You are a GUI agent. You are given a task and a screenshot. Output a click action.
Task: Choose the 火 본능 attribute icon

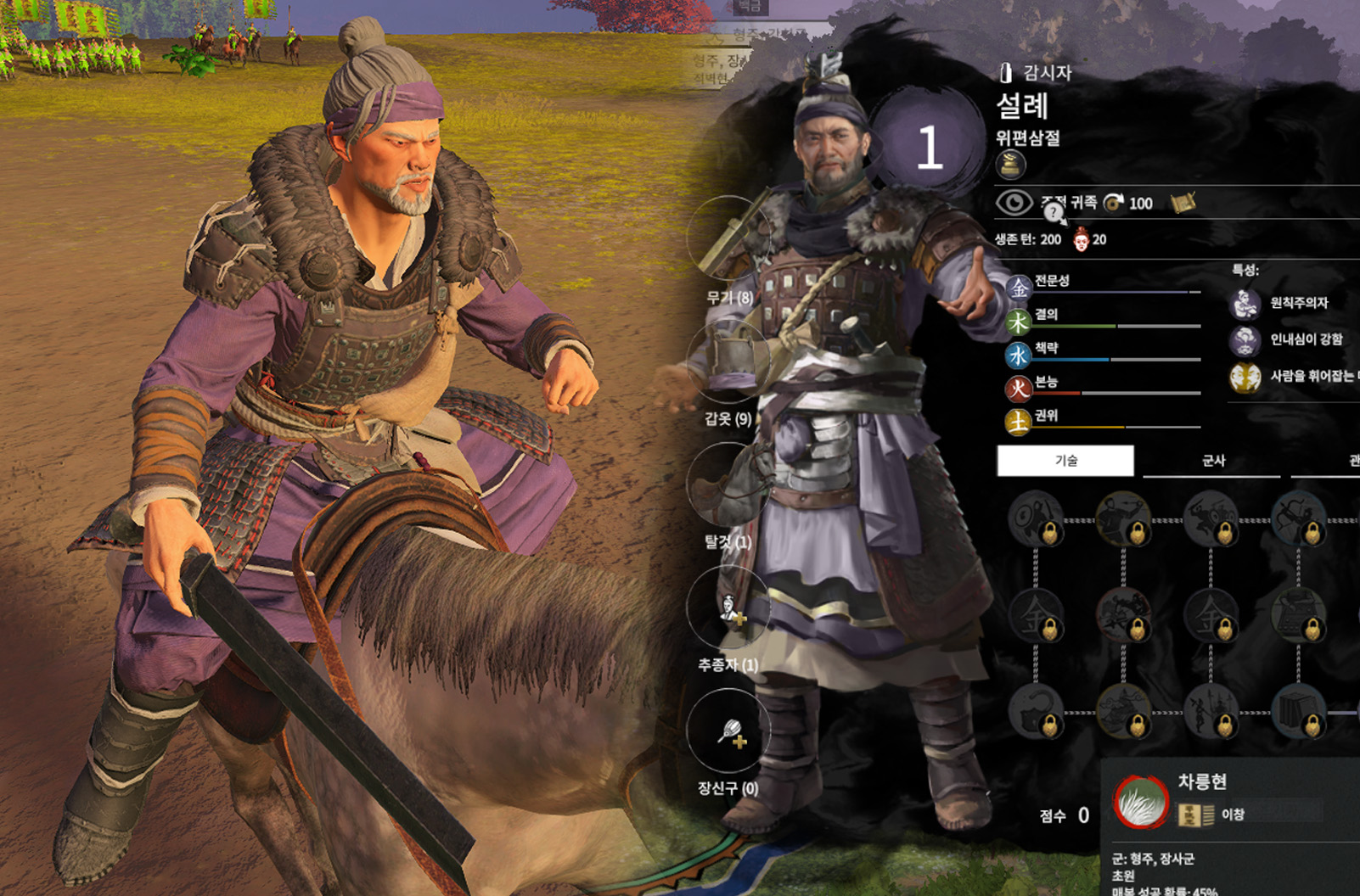(x=1019, y=389)
